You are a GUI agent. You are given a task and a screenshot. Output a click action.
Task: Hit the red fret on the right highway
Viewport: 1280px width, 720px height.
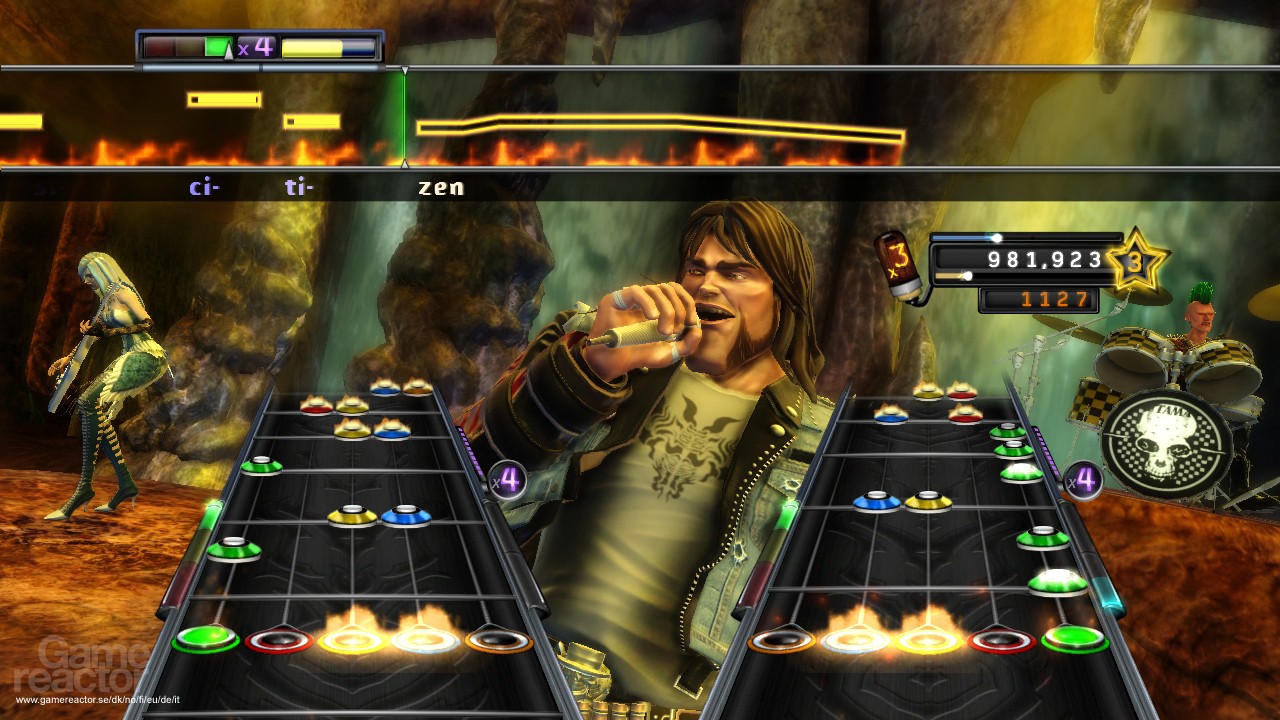(1001, 640)
